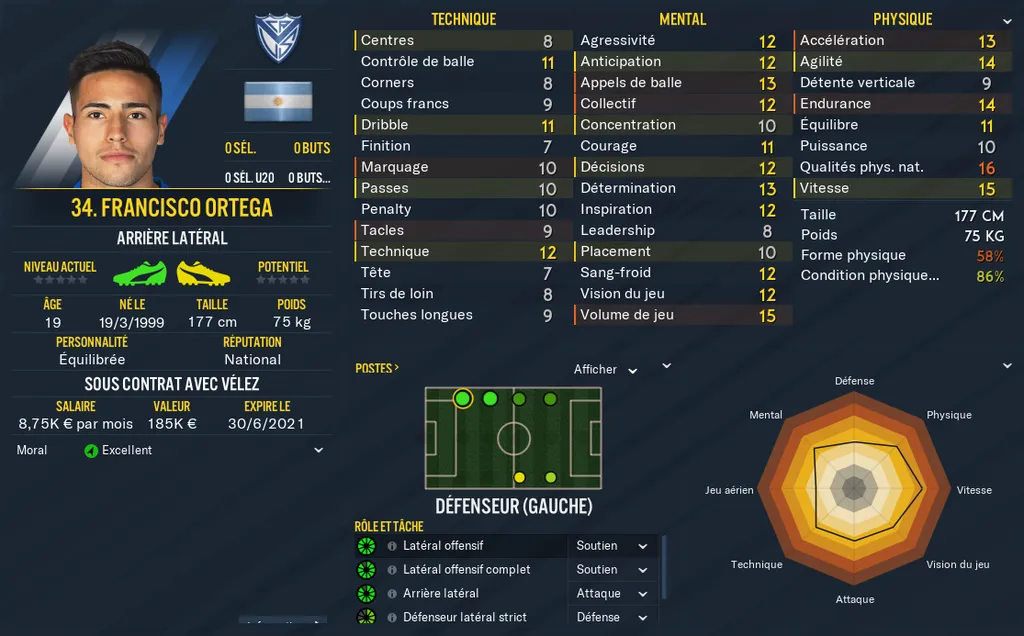
Task: Click the Argentina flag
Action: (x=278, y=102)
